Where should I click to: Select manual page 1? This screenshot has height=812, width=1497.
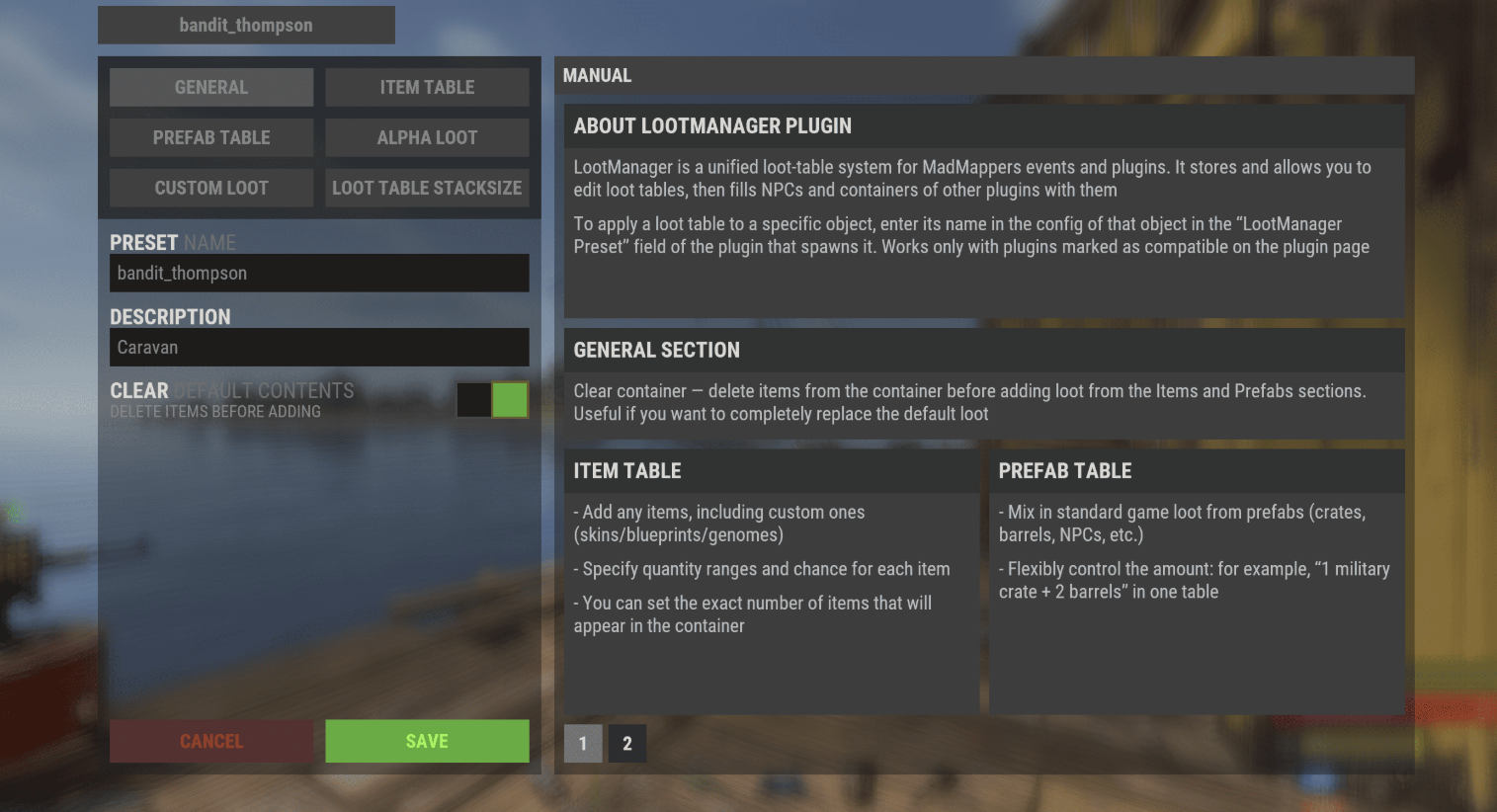(583, 744)
